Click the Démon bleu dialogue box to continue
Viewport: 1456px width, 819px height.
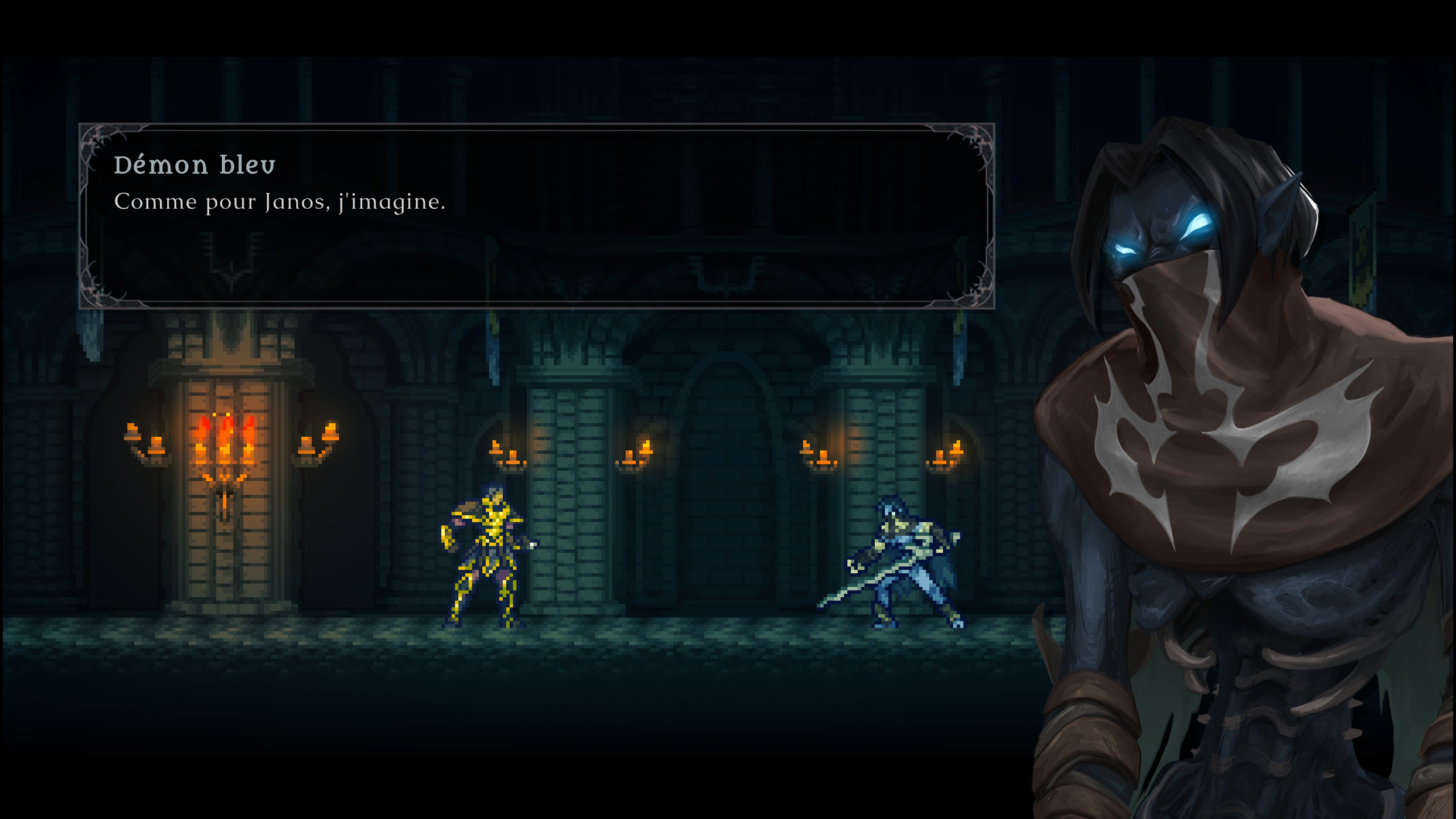click(x=536, y=216)
